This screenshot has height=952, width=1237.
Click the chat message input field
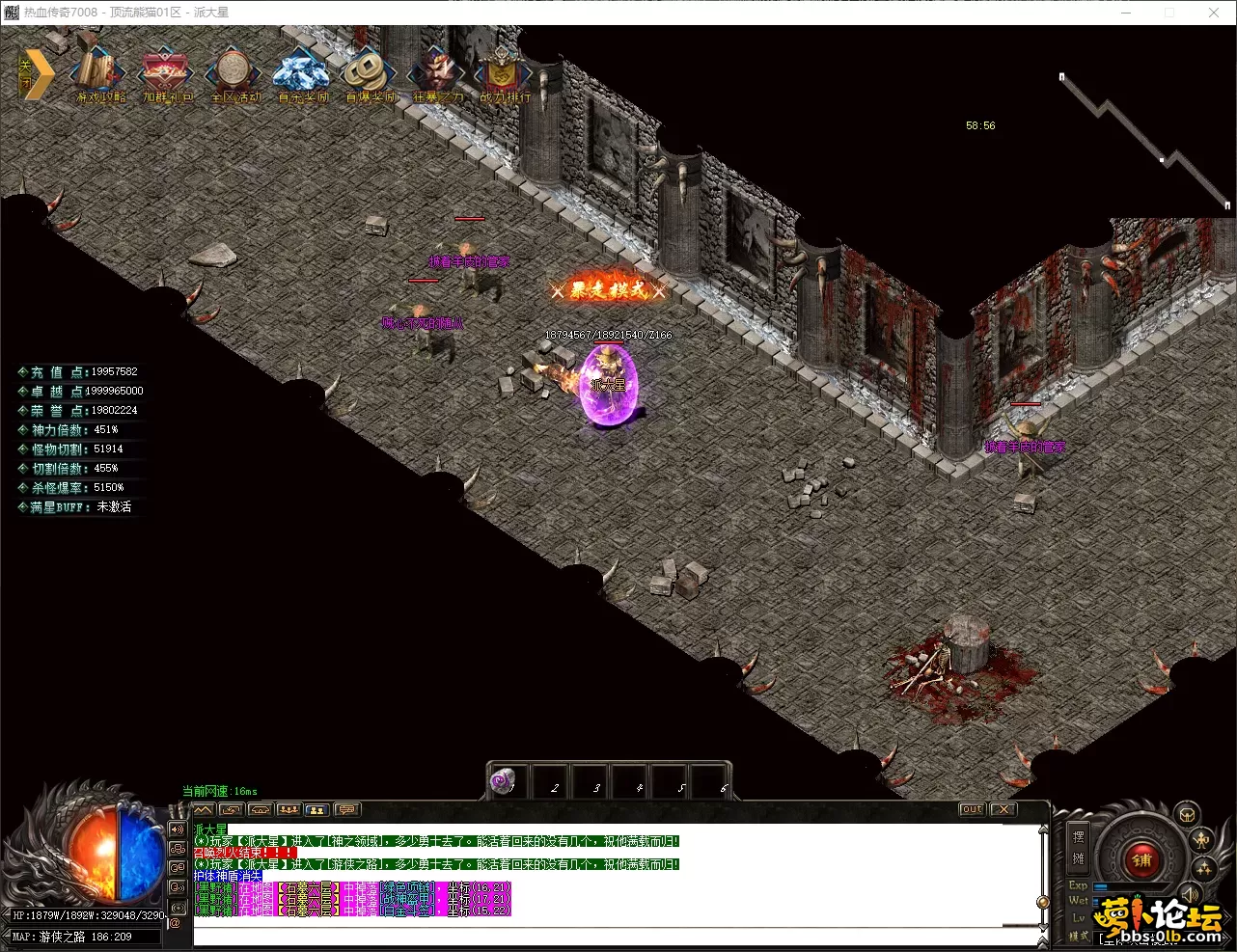[598, 934]
